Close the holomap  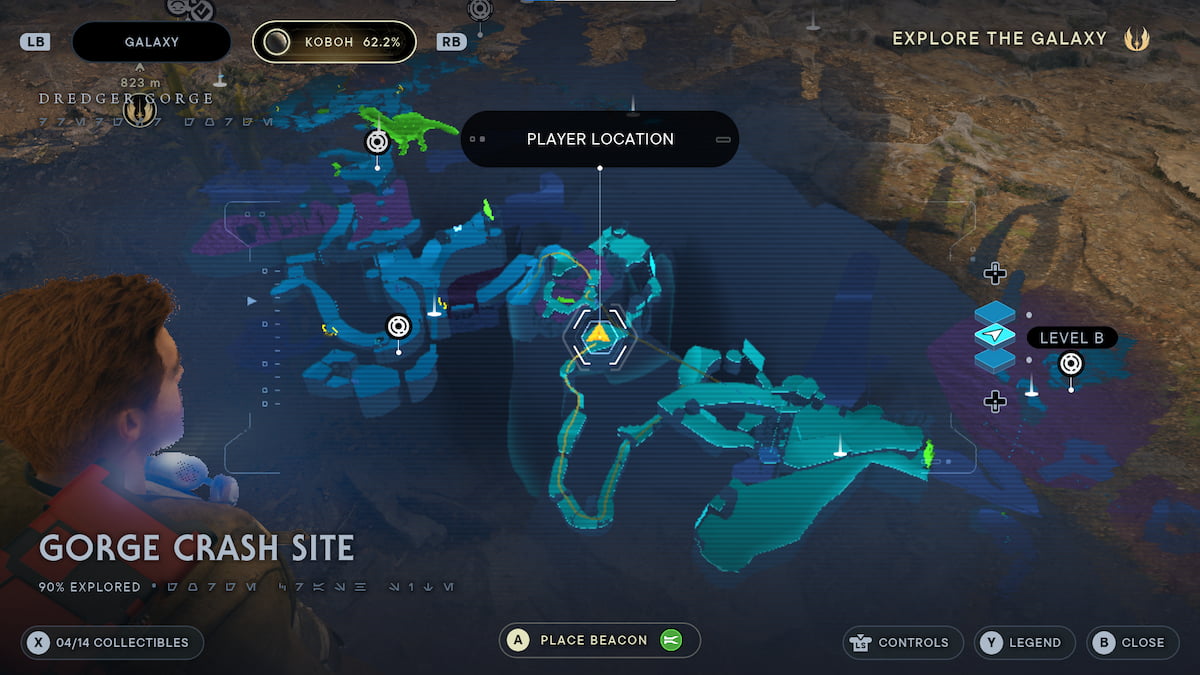(x=1131, y=642)
